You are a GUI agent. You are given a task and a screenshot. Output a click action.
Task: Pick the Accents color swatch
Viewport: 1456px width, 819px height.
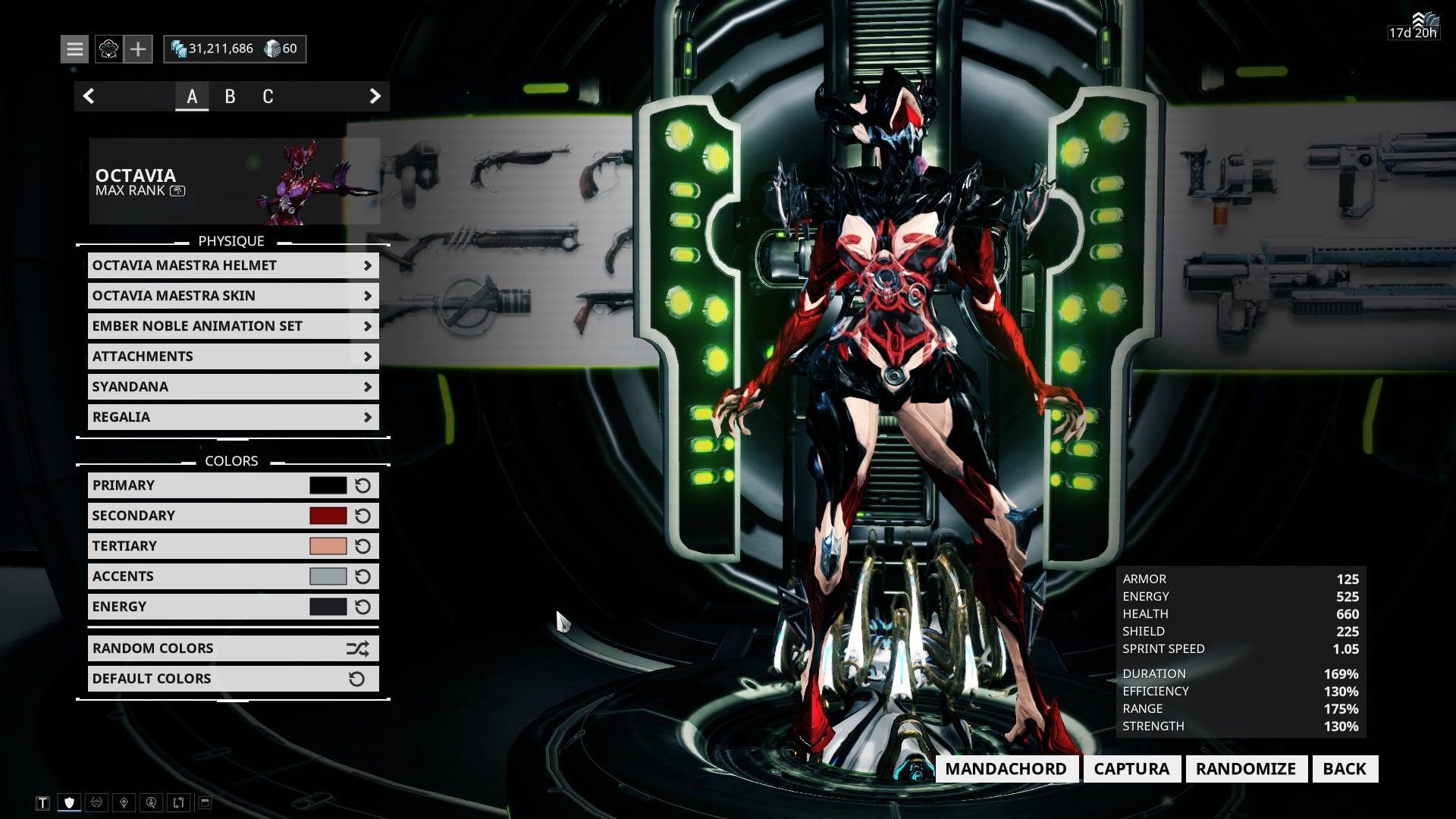click(x=328, y=576)
